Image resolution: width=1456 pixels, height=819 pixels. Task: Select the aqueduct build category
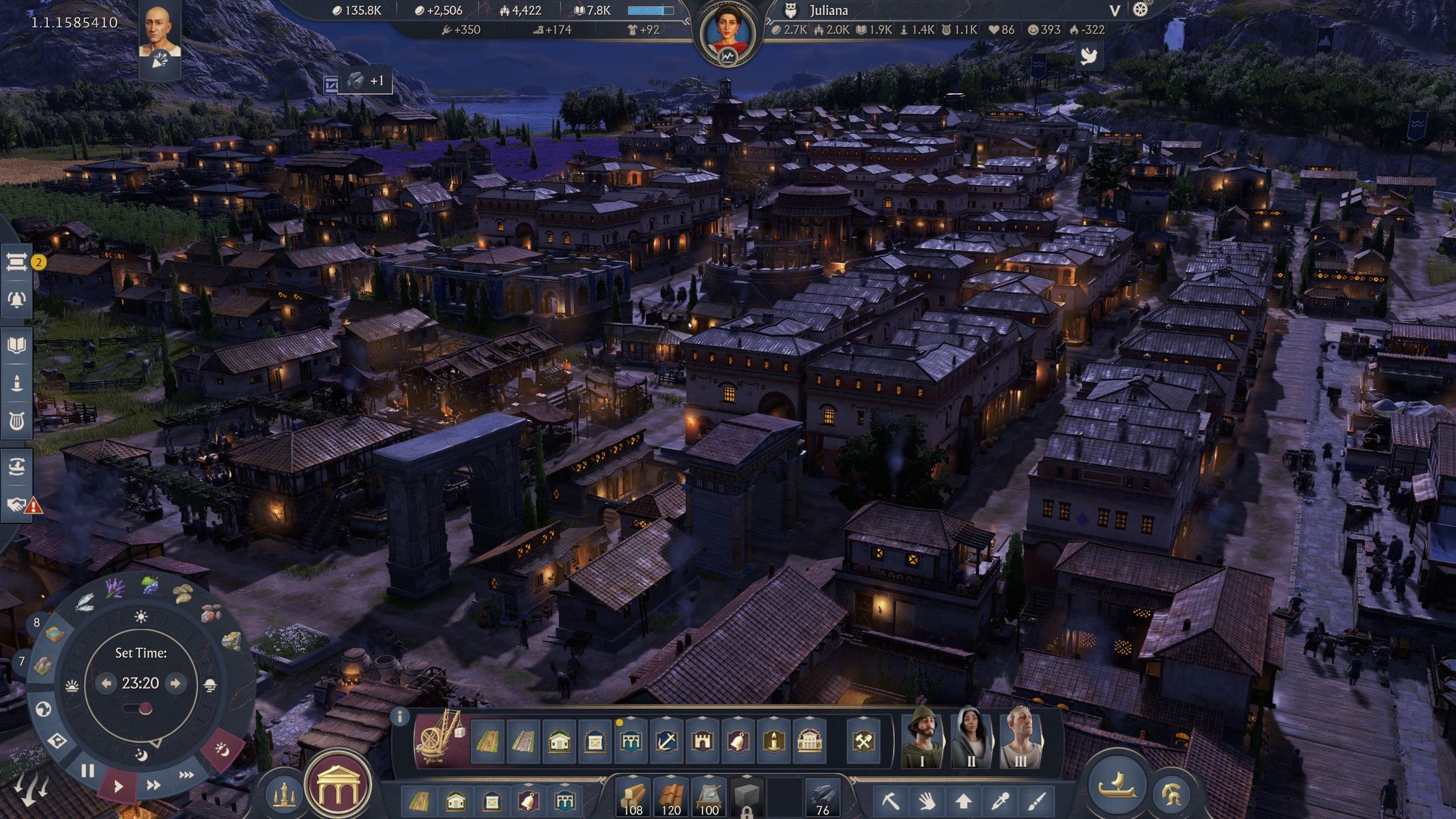click(631, 741)
